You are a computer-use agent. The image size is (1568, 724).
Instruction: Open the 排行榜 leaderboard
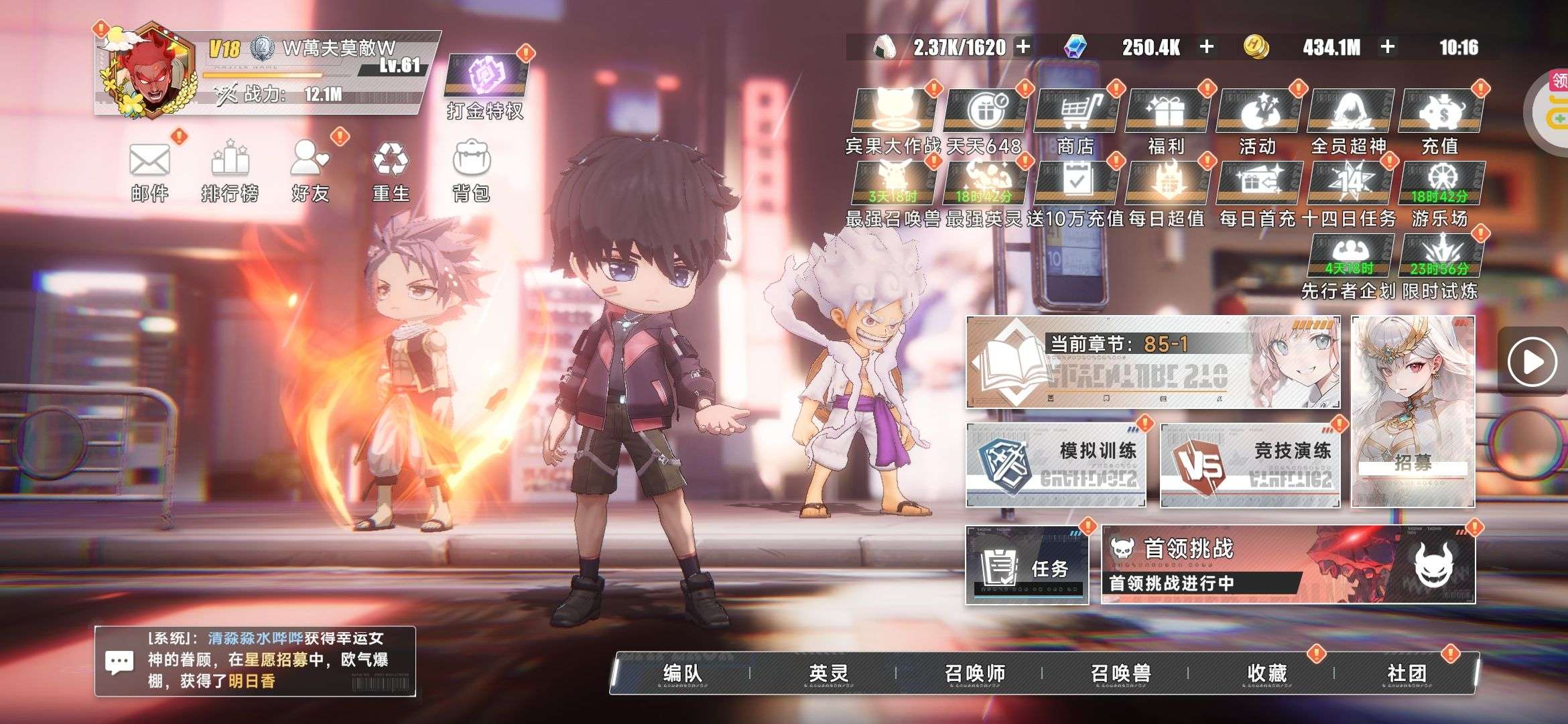[x=230, y=162]
